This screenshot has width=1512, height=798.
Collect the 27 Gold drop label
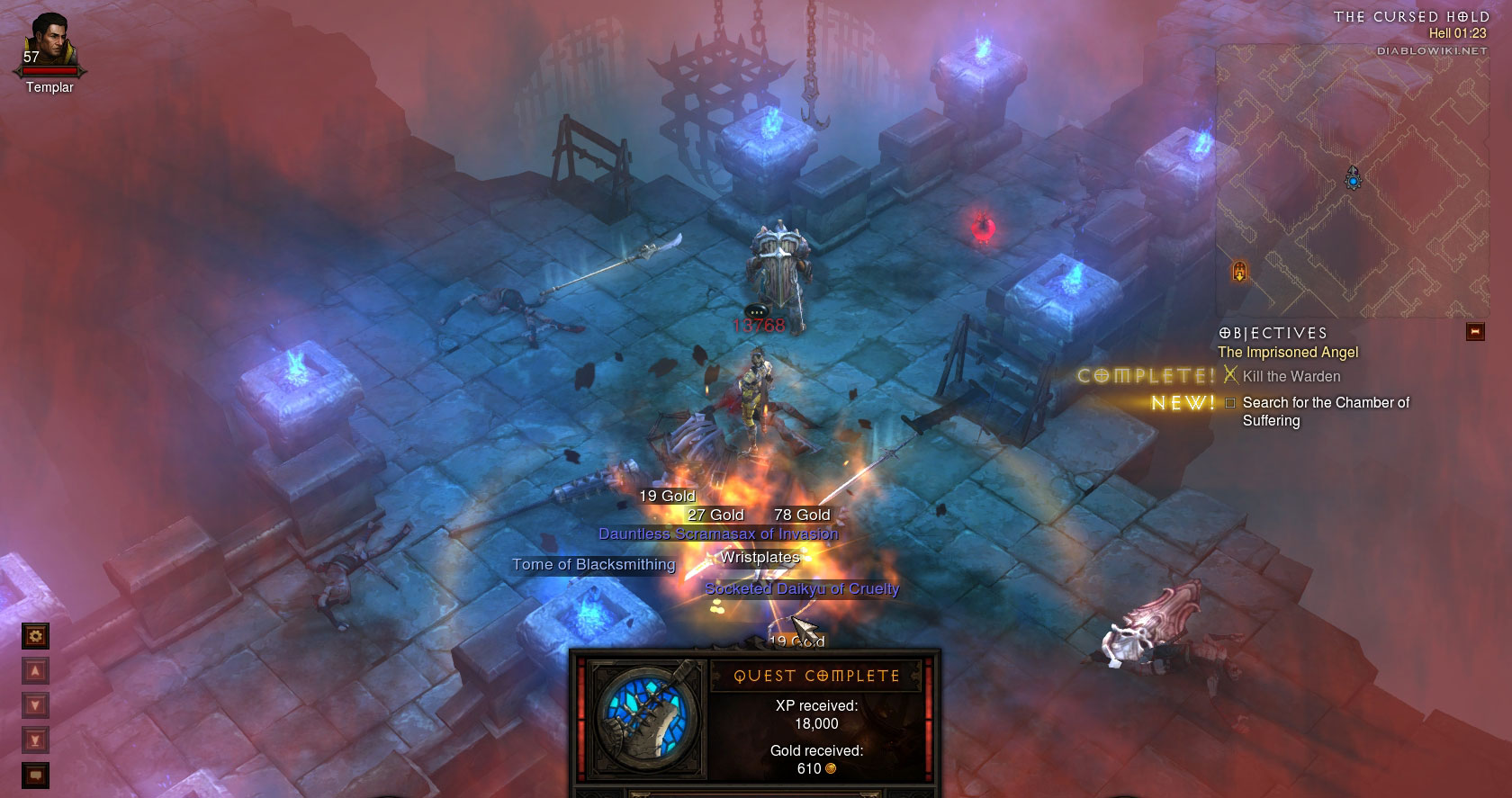(715, 516)
